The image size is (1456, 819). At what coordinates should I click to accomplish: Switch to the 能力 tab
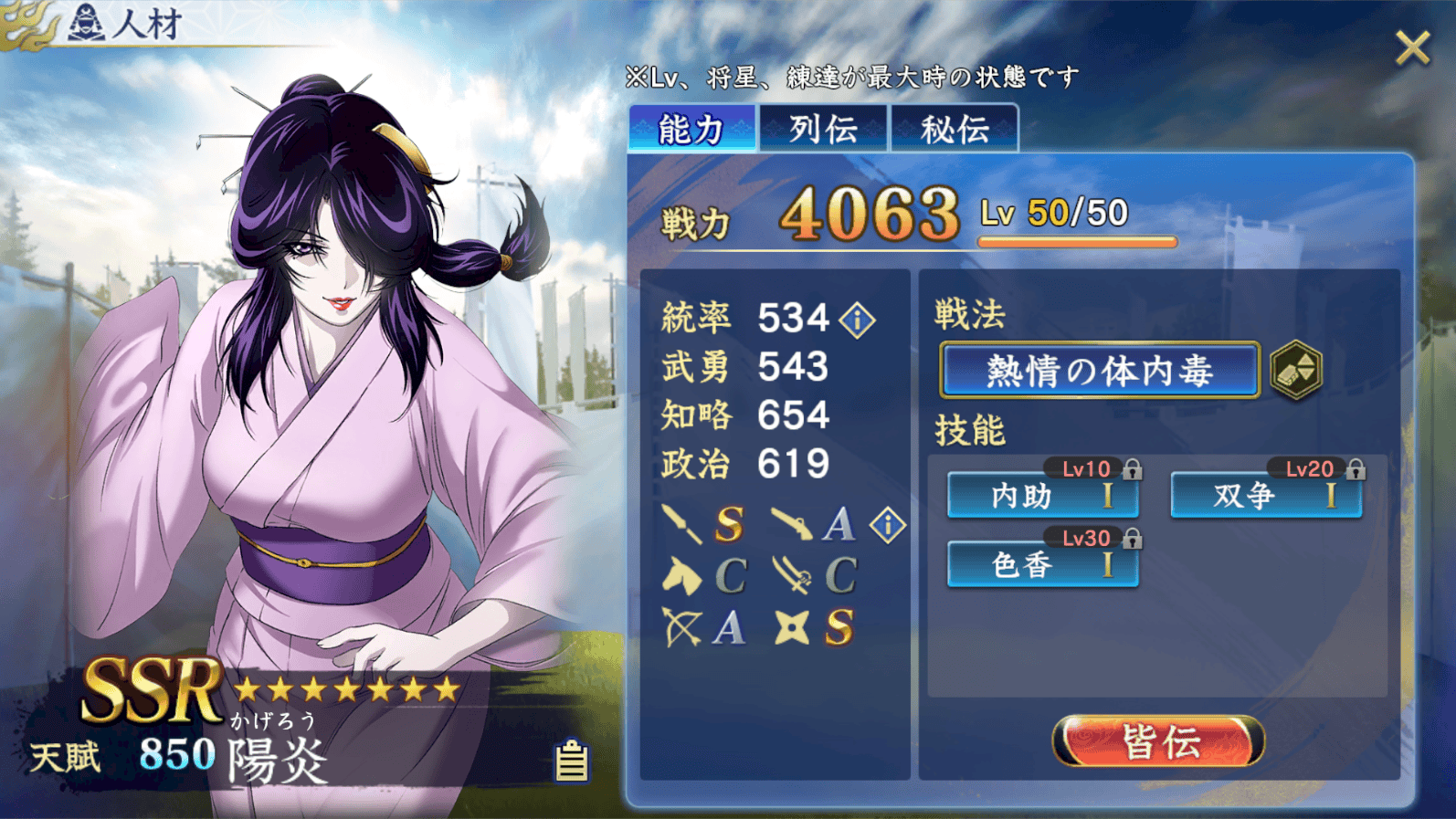coord(691,129)
